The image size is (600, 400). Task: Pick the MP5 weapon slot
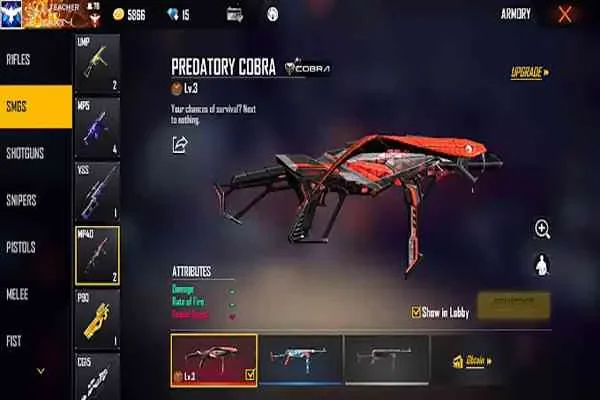97,127
